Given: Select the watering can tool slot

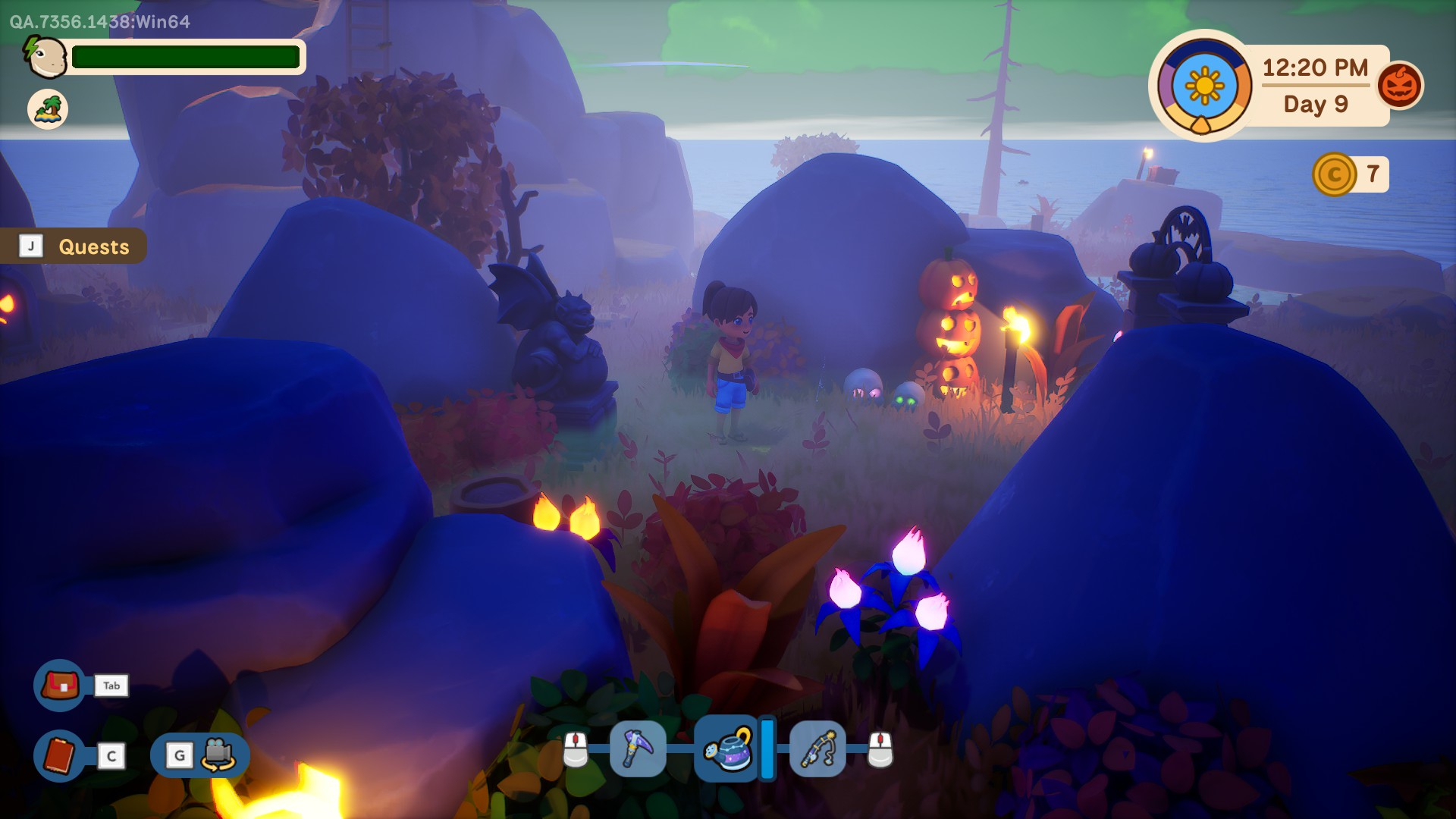Looking at the screenshot, I should tap(727, 749).
